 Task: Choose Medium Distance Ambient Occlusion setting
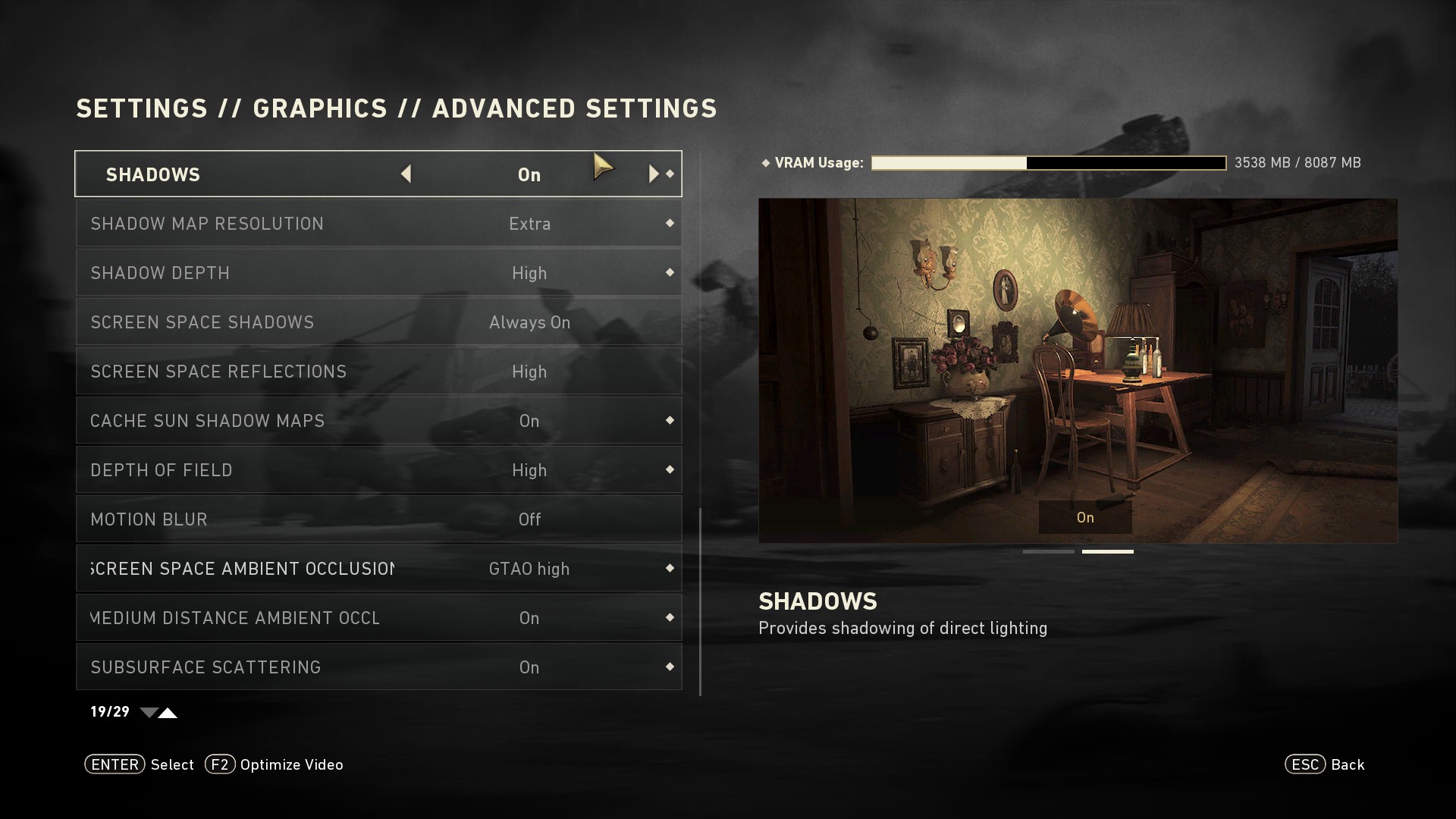378,618
